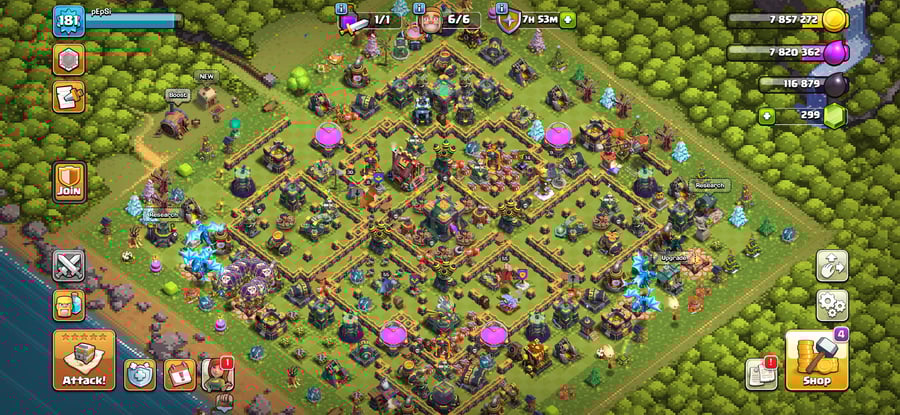Open the army overview with barbarian icon
The height and width of the screenshot is (415, 900).
click(69, 305)
